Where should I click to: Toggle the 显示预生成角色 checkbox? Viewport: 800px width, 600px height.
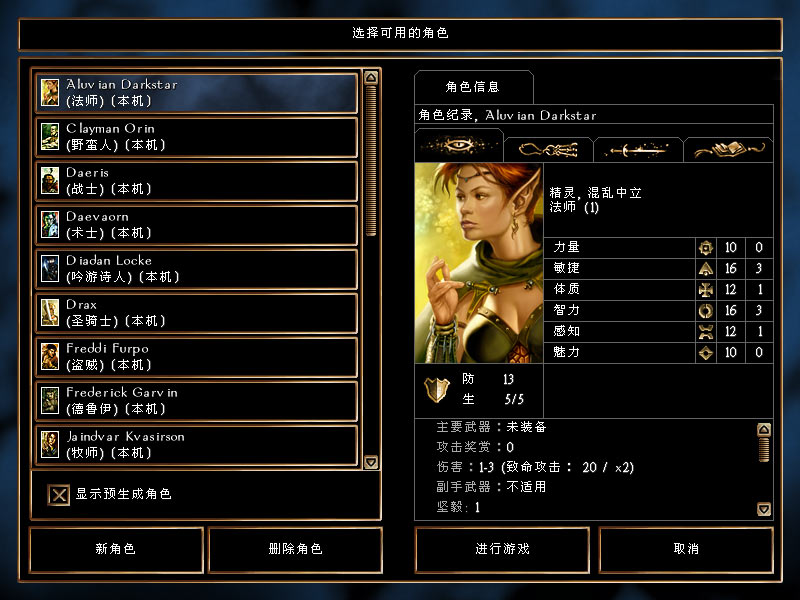click(60, 494)
